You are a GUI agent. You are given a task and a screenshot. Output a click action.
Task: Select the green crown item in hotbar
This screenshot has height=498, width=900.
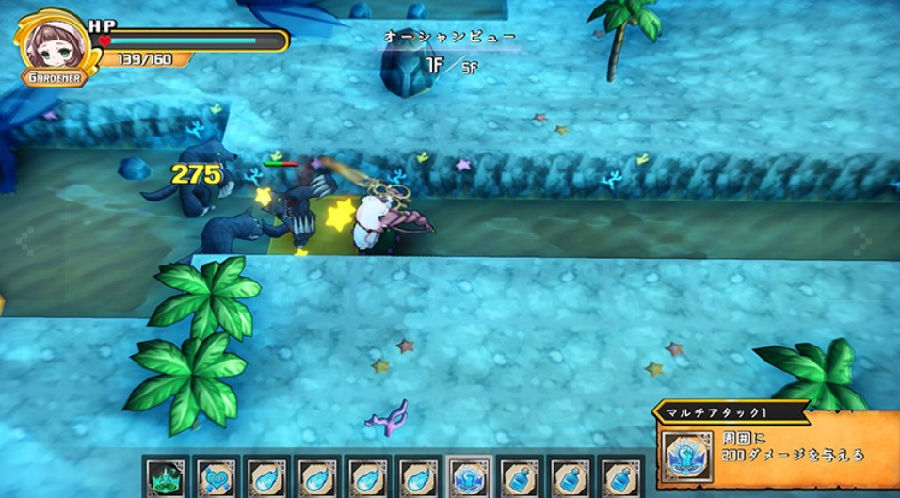tap(165, 477)
